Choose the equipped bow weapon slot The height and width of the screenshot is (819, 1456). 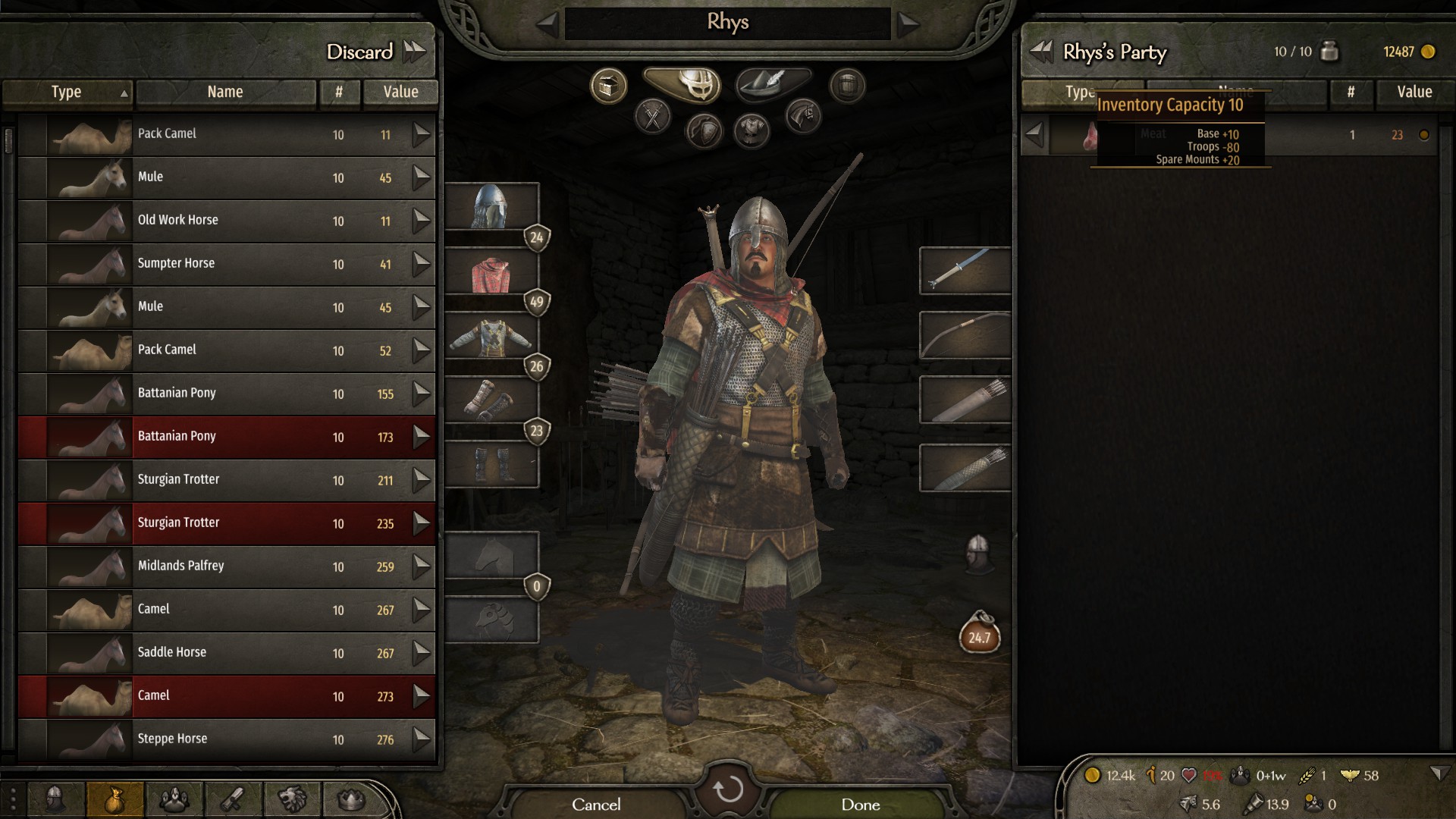(x=965, y=334)
